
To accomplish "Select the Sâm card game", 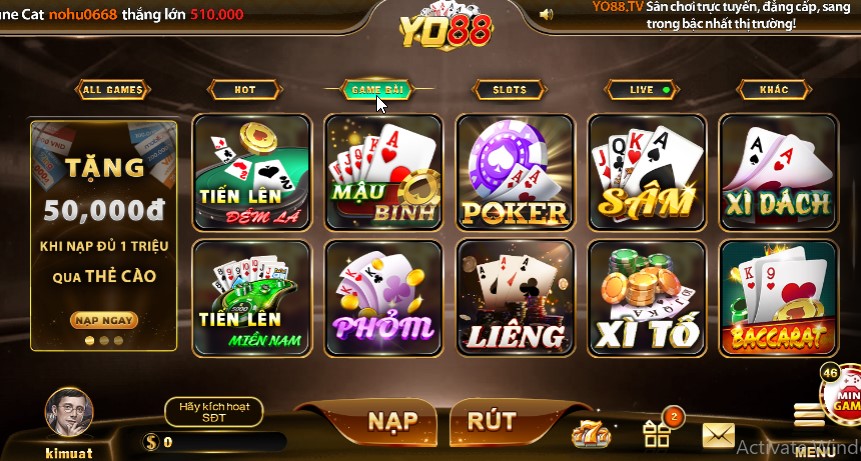I will coord(646,172).
